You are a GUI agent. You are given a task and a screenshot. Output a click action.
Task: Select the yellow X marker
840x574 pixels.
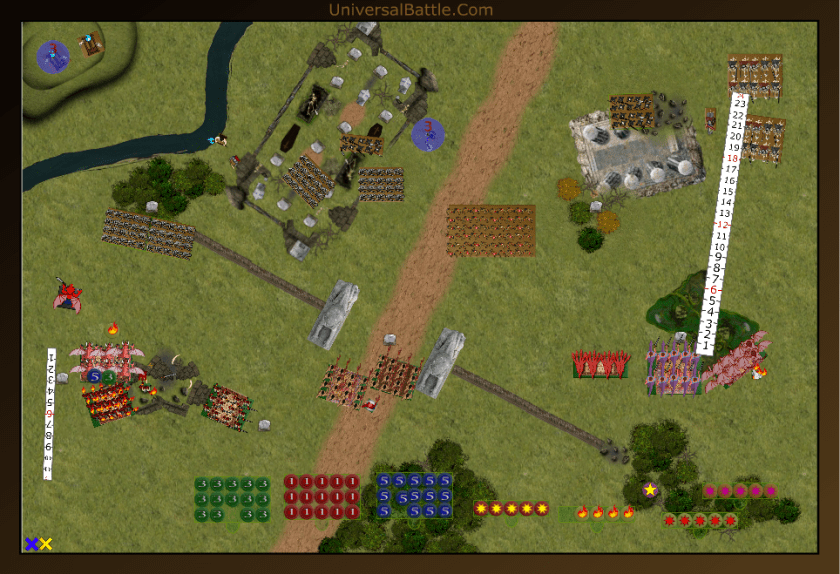pyautogui.click(x=46, y=544)
